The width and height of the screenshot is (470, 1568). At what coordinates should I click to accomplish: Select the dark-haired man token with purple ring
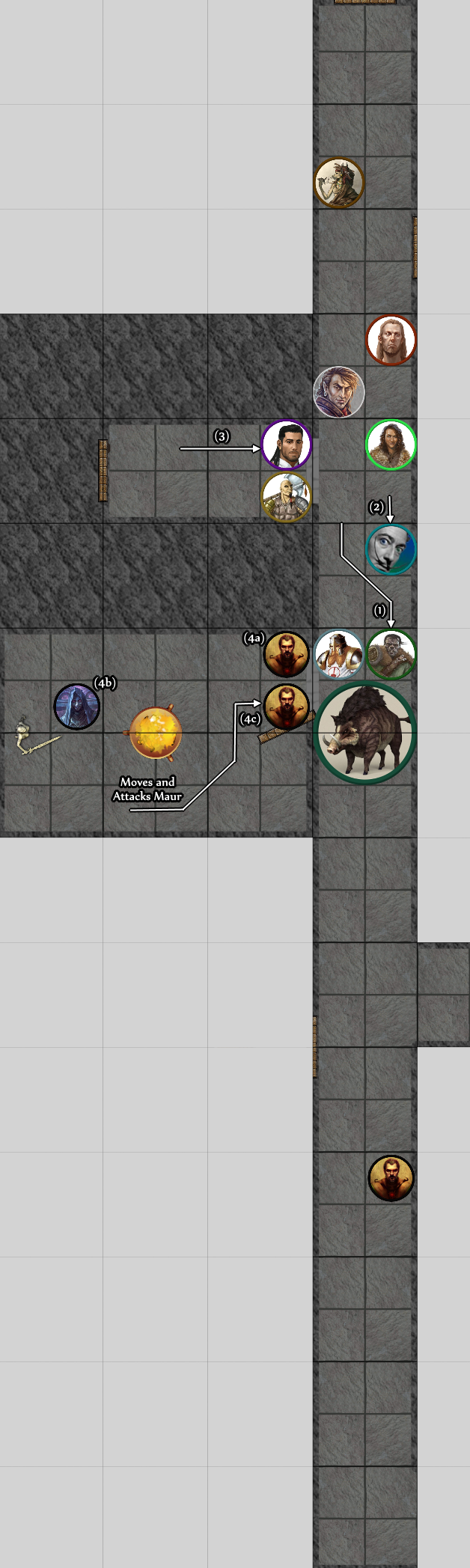click(x=287, y=445)
